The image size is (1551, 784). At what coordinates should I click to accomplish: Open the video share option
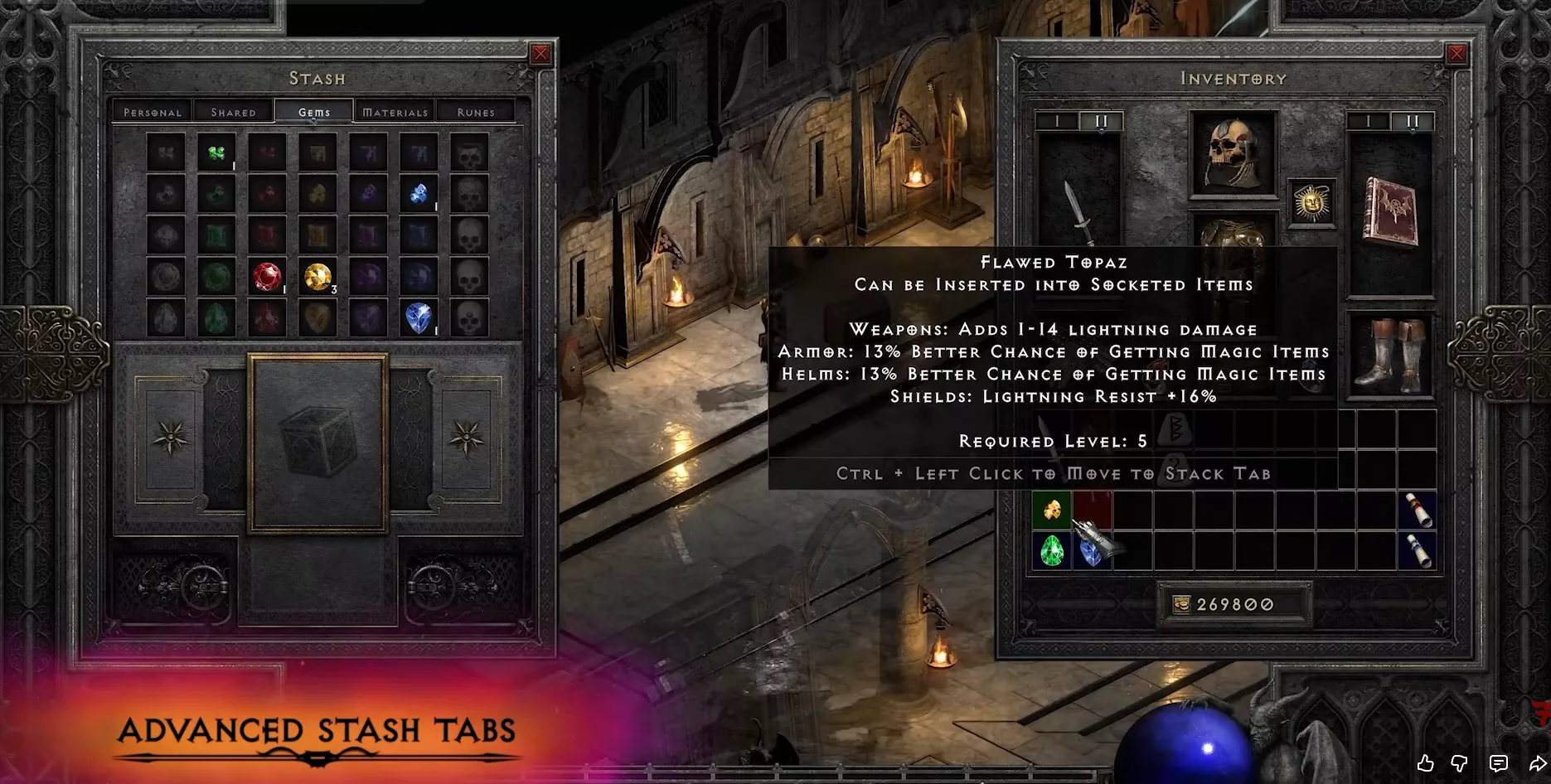click(1537, 763)
